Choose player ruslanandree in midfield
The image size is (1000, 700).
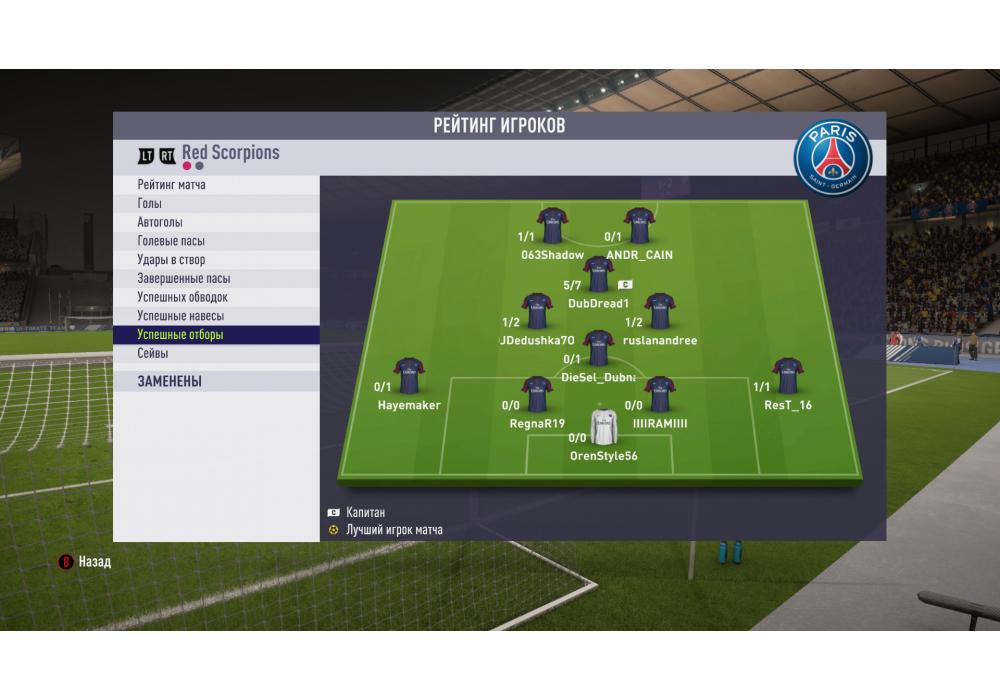659,312
